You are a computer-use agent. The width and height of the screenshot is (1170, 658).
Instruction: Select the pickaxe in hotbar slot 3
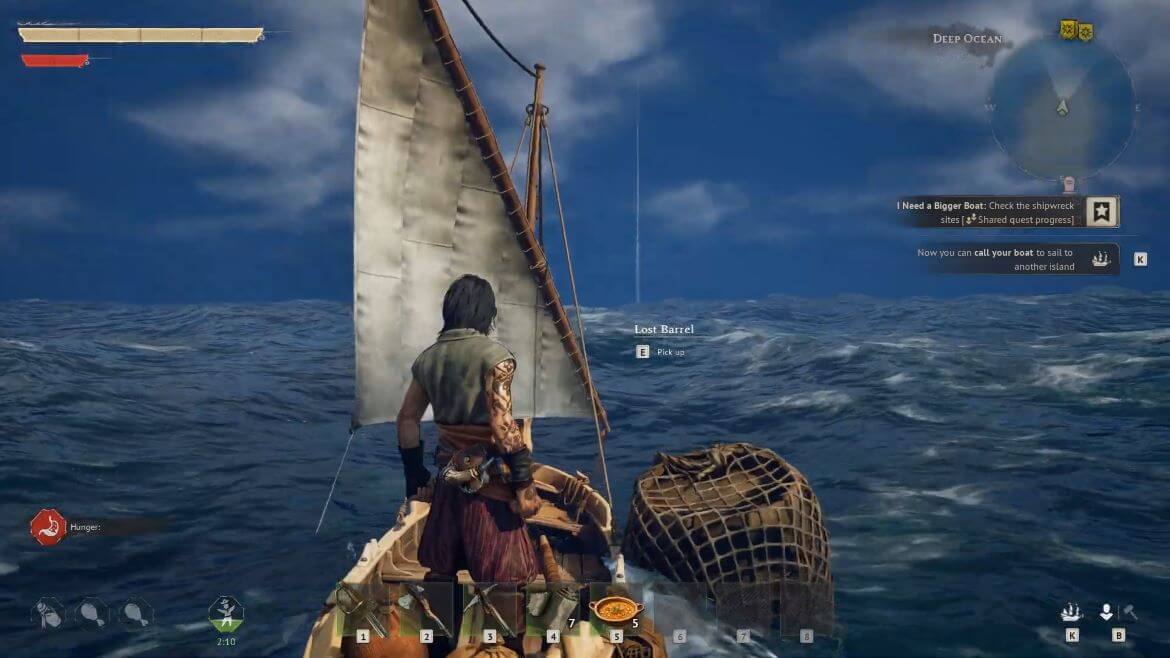click(x=489, y=610)
